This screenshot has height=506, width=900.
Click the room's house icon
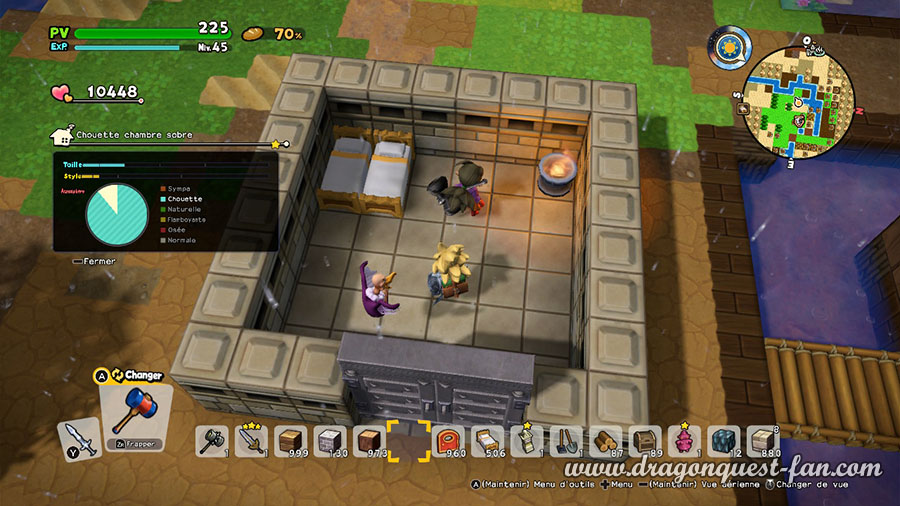point(61,134)
